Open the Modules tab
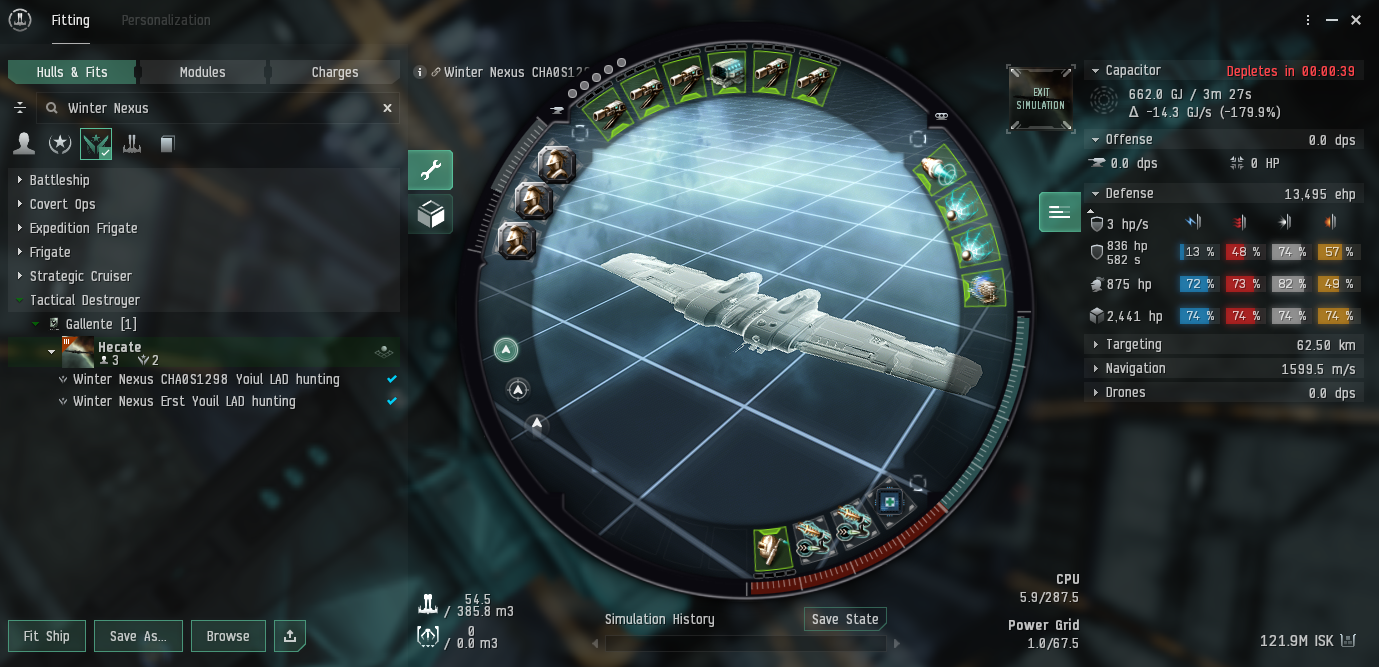Screen dimensions: 1379x667 pos(202,72)
